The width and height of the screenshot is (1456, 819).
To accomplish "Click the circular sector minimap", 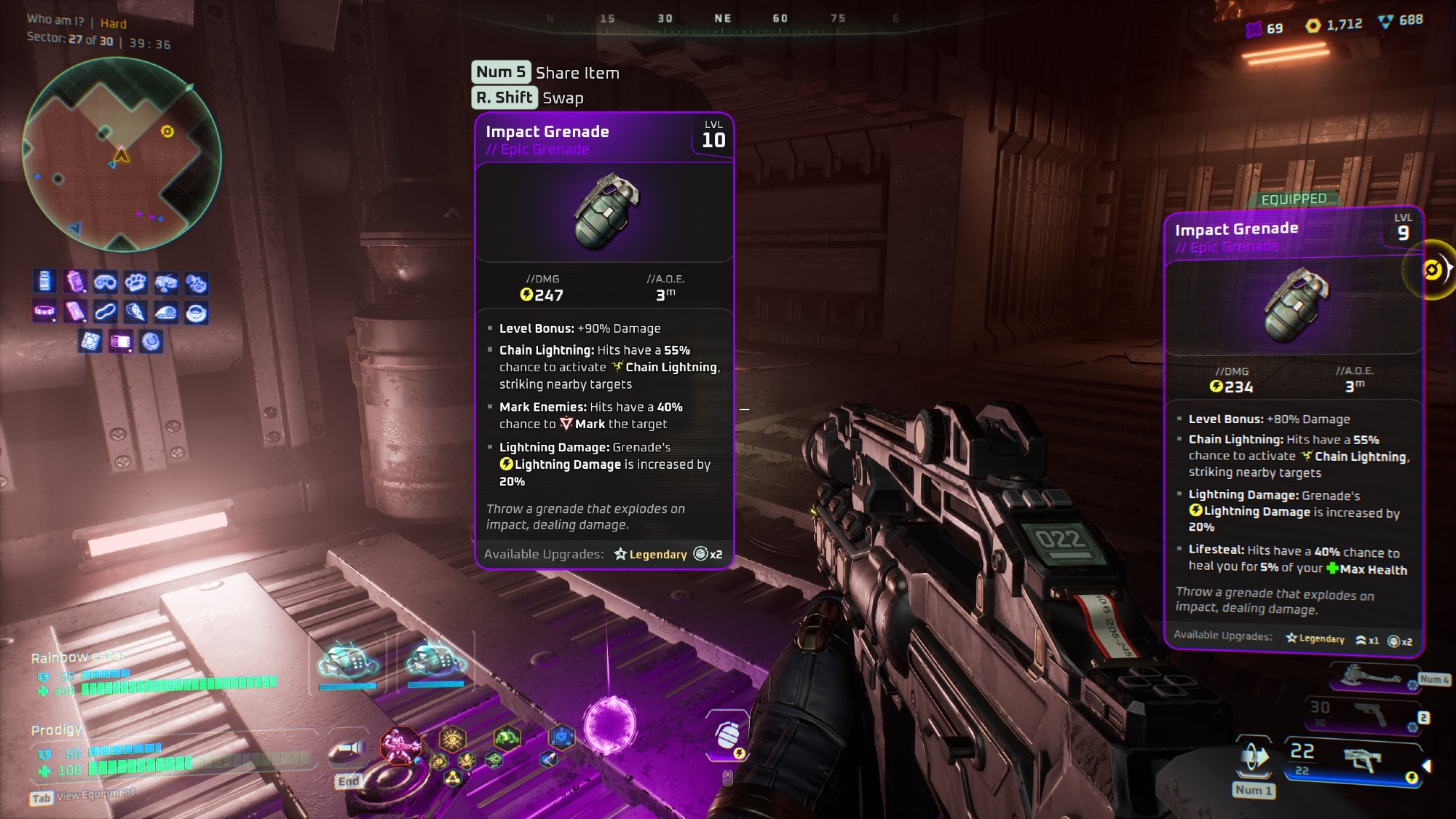I will click(122, 155).
